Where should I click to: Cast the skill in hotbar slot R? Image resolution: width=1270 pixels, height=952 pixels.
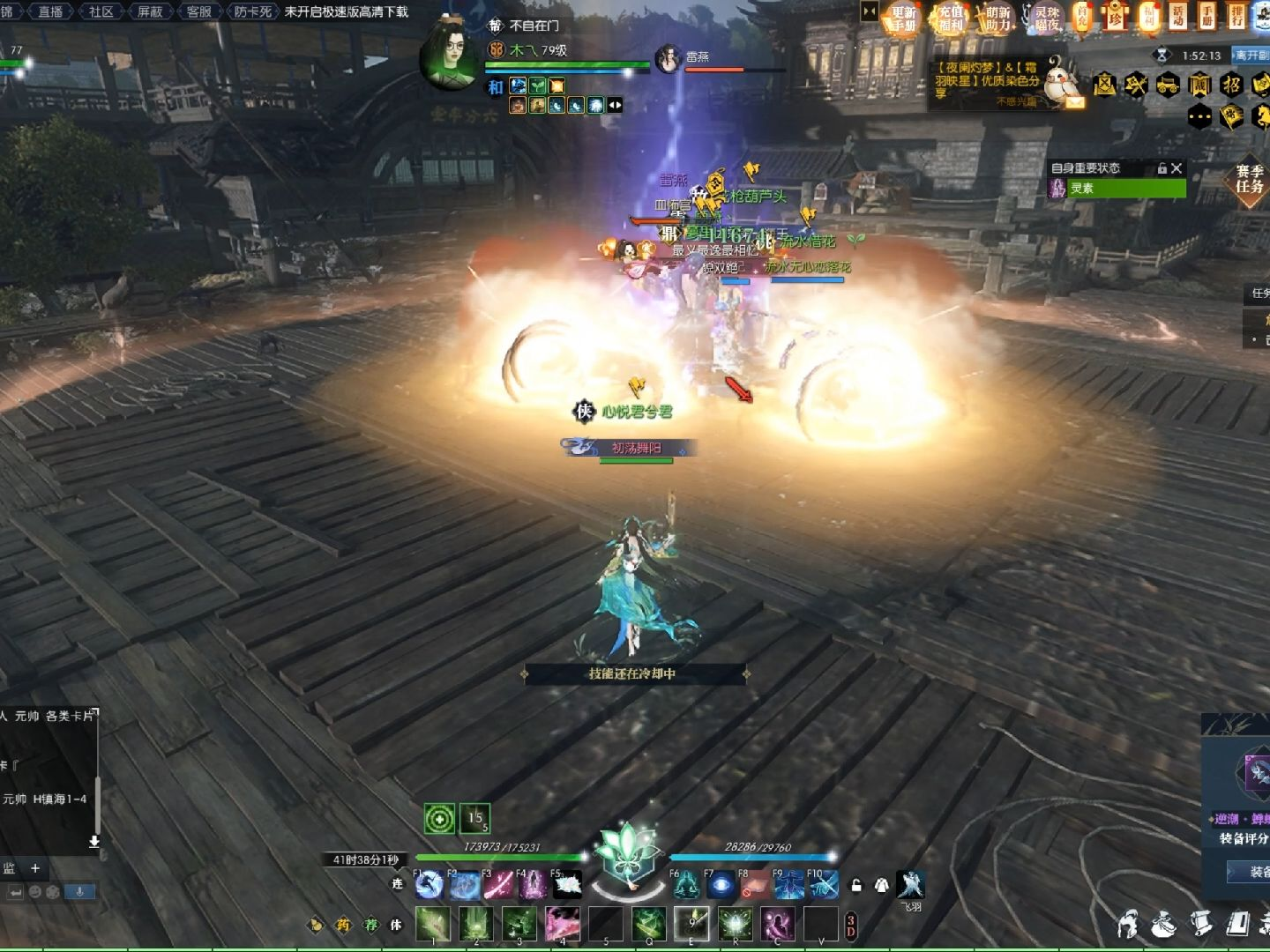point(735,924)
